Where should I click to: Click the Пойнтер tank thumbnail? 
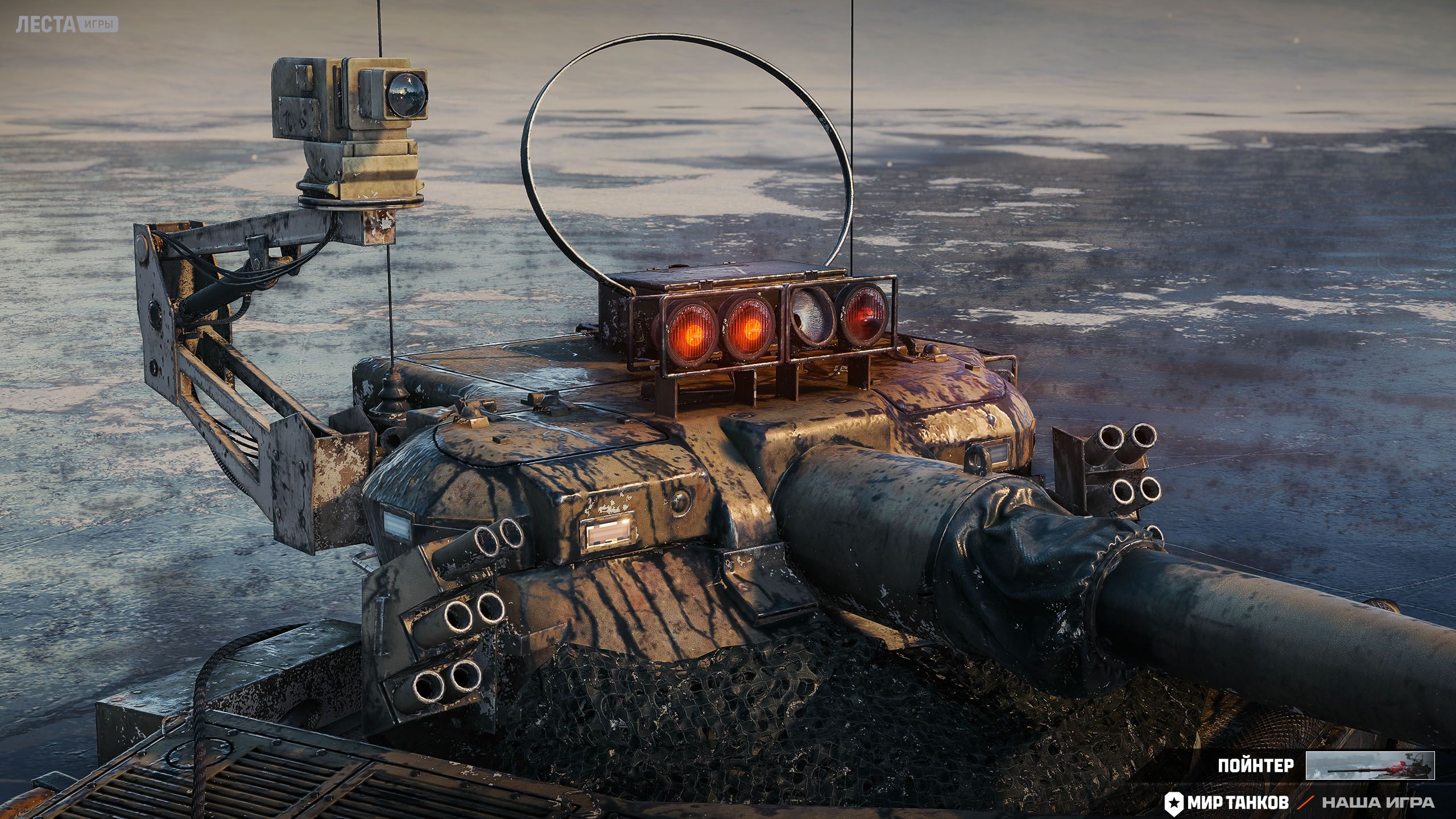[x=1370, y=765]
